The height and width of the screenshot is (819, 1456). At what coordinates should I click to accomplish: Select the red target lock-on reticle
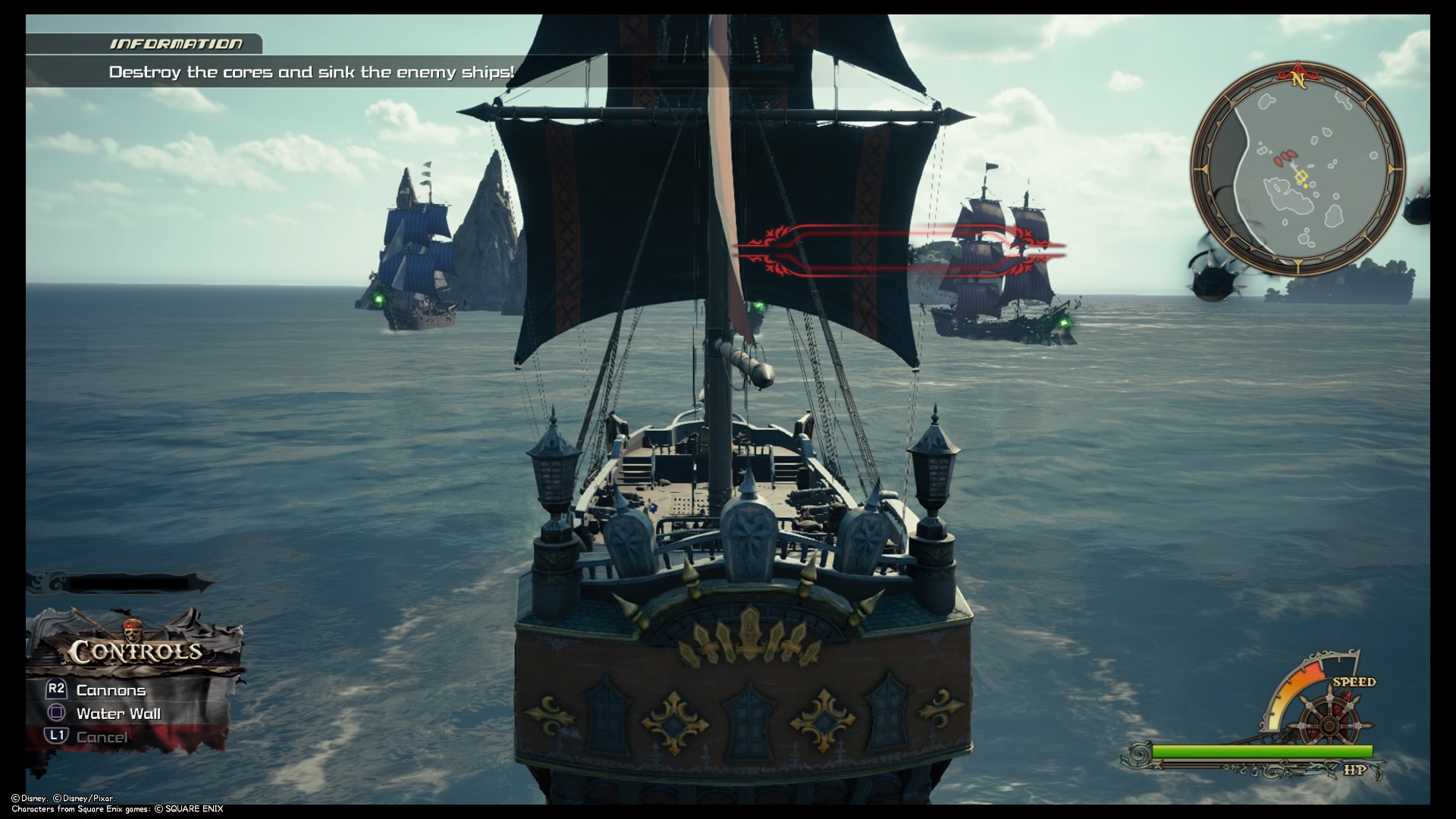tap(901, 247)
